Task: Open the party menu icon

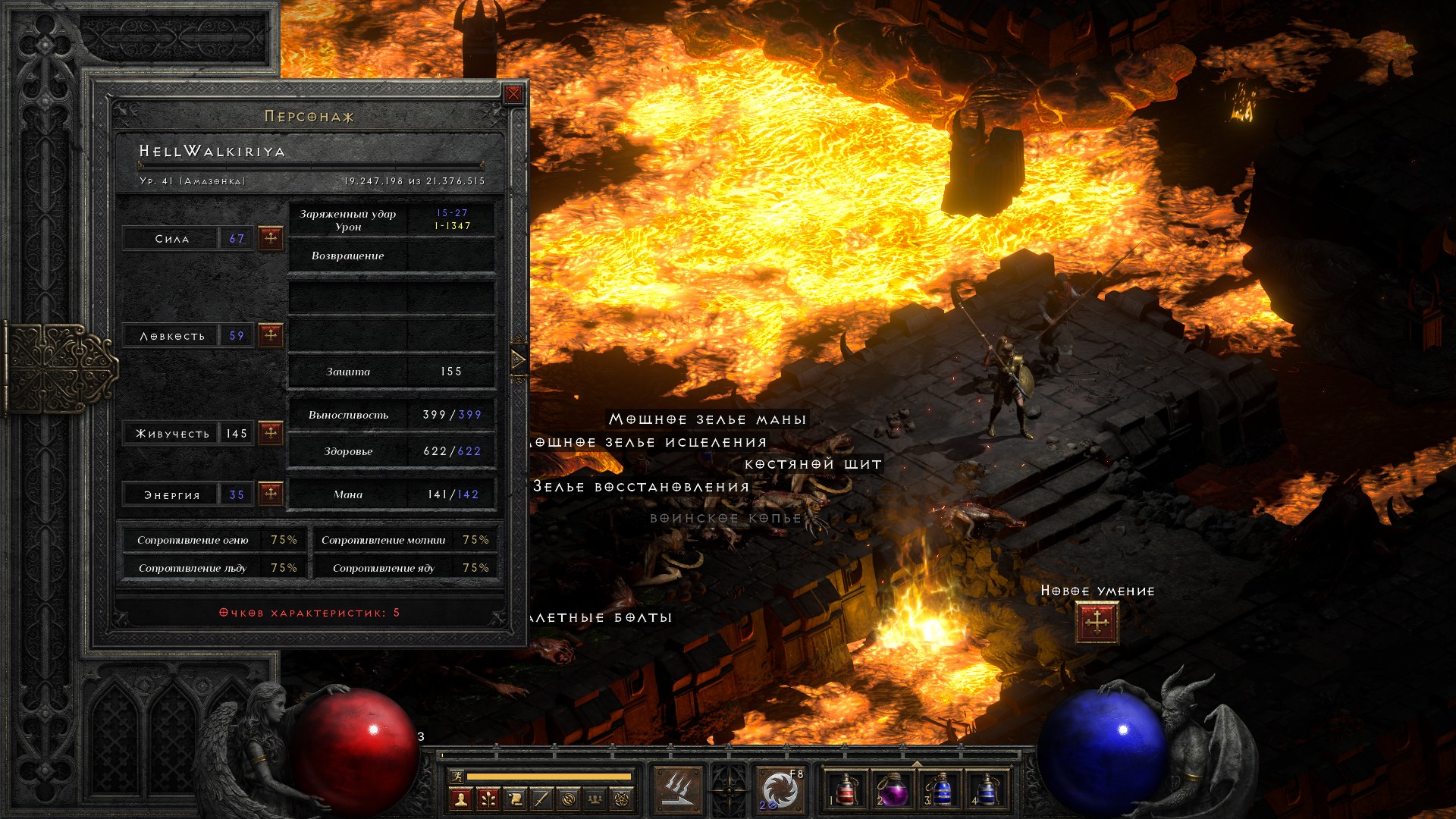Action: click(x=595, y=799)
